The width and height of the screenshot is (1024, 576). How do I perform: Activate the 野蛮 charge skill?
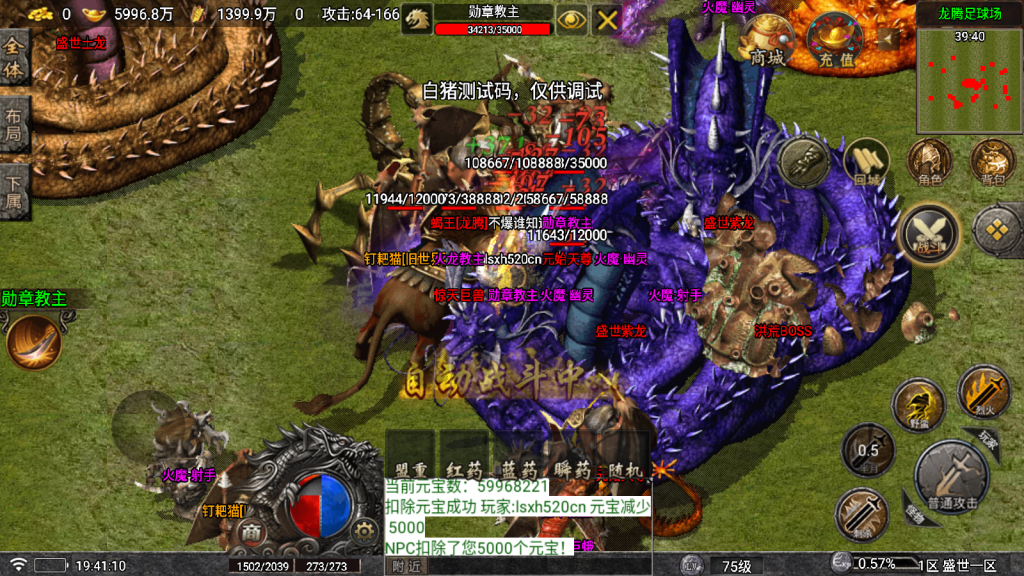coord(918,405)
